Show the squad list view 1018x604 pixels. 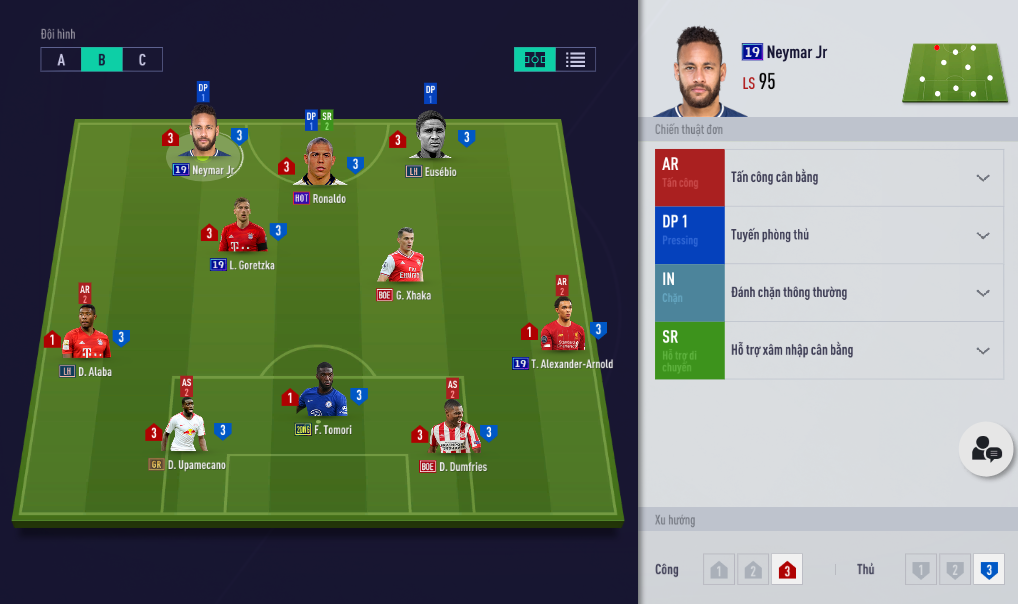point(575,60)
